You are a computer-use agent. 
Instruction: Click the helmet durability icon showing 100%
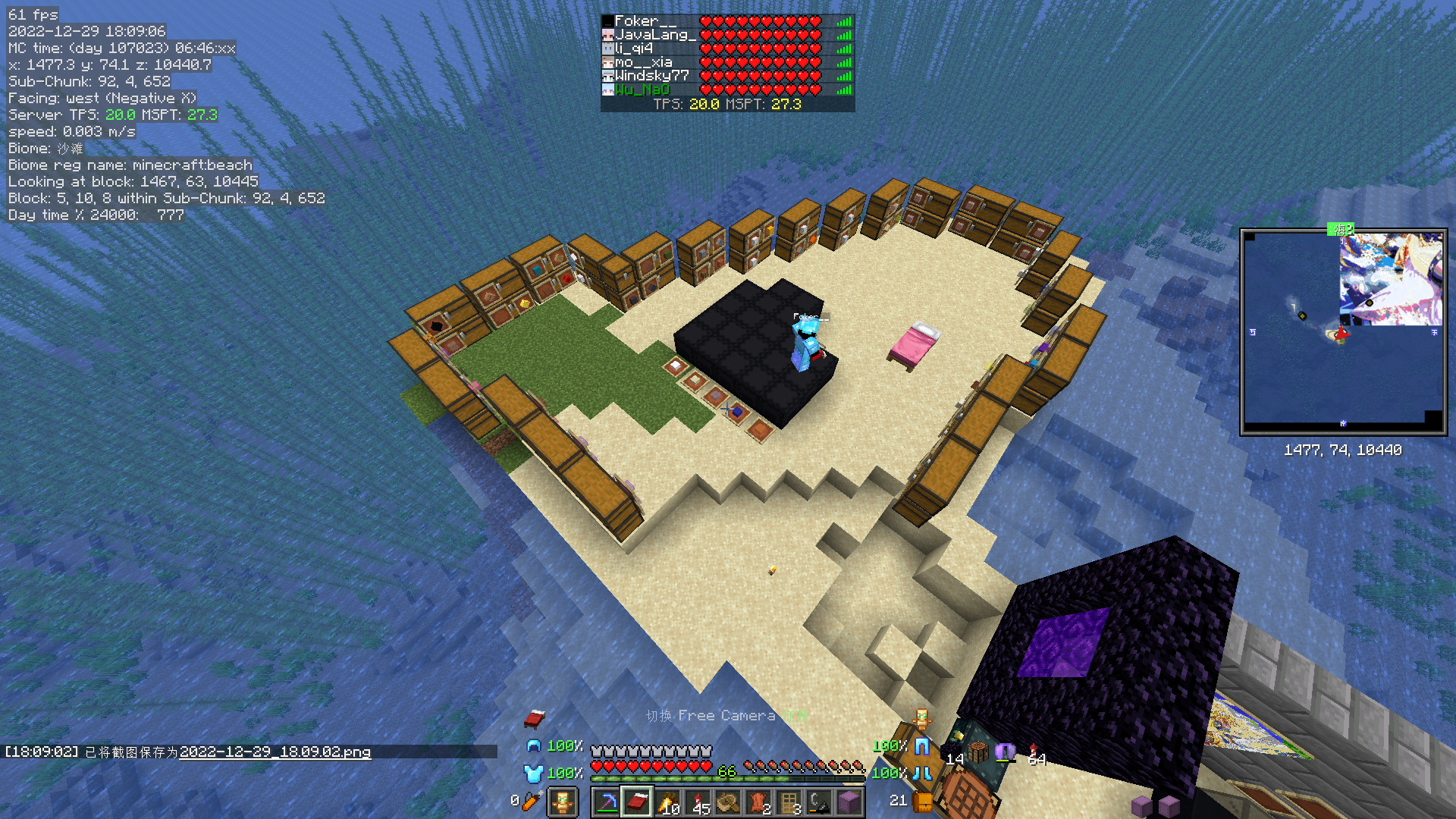535,746
